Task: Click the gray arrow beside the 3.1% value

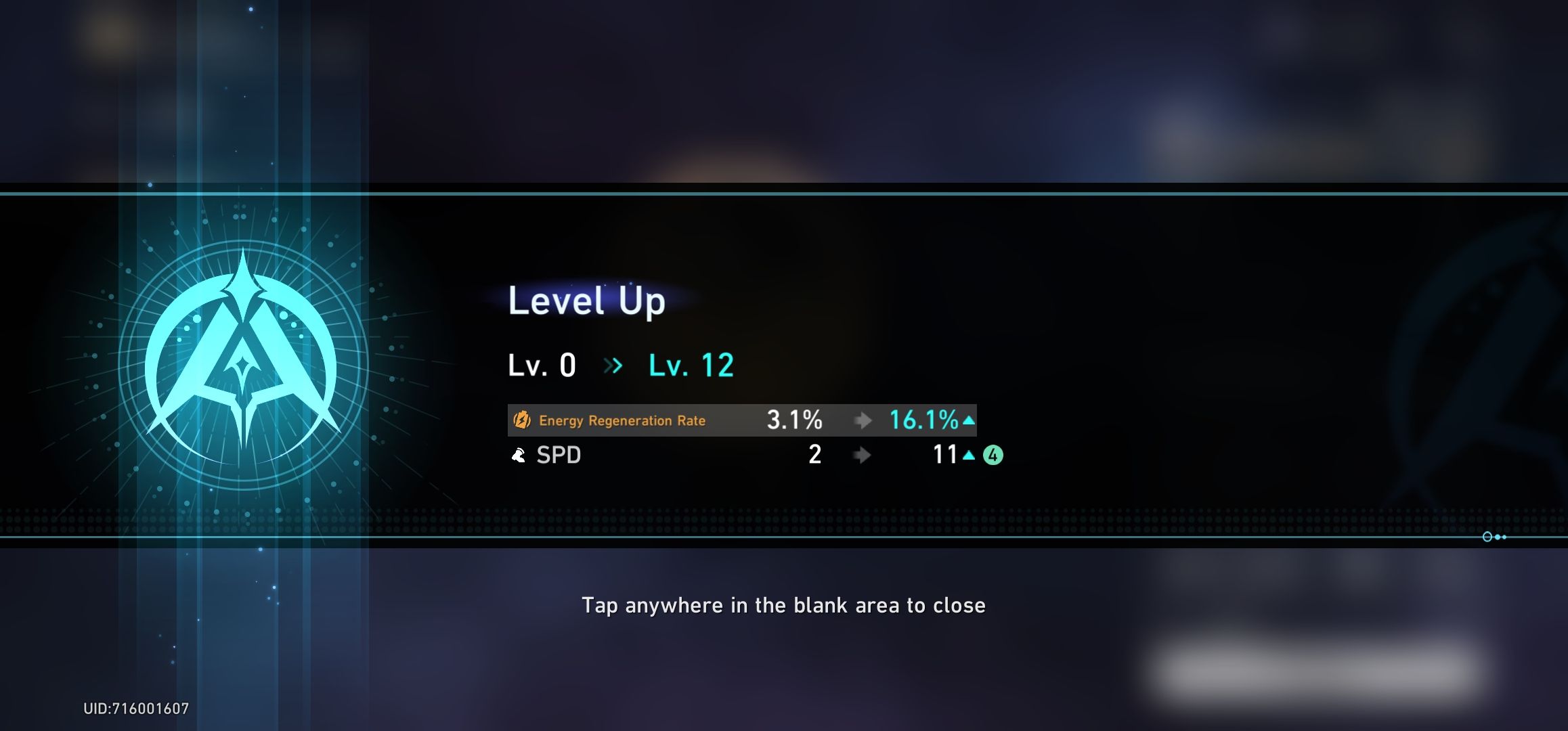Action: coord(862,420)
